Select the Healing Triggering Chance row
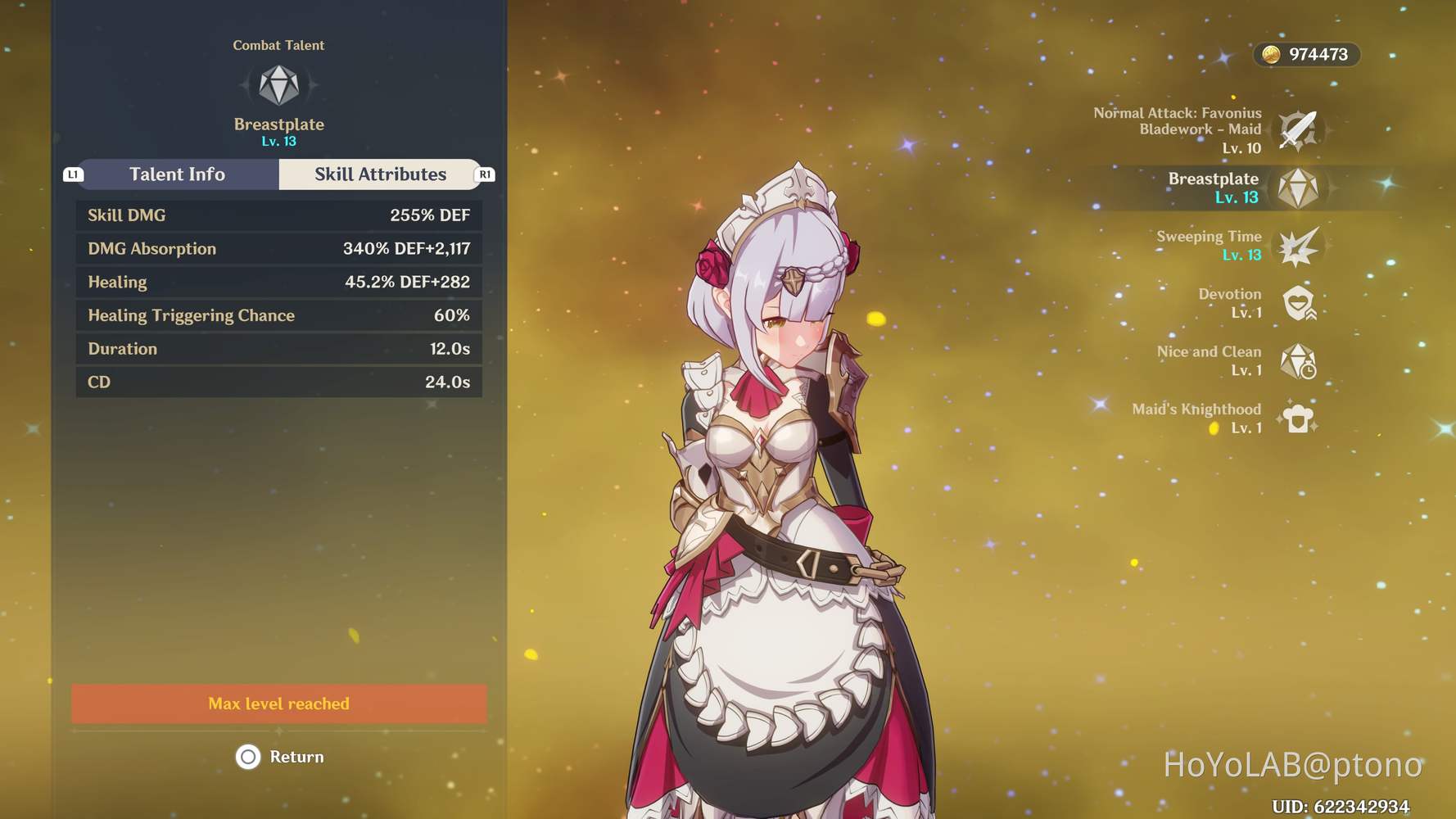The image size is (1456, 819). tap(278, 315)
